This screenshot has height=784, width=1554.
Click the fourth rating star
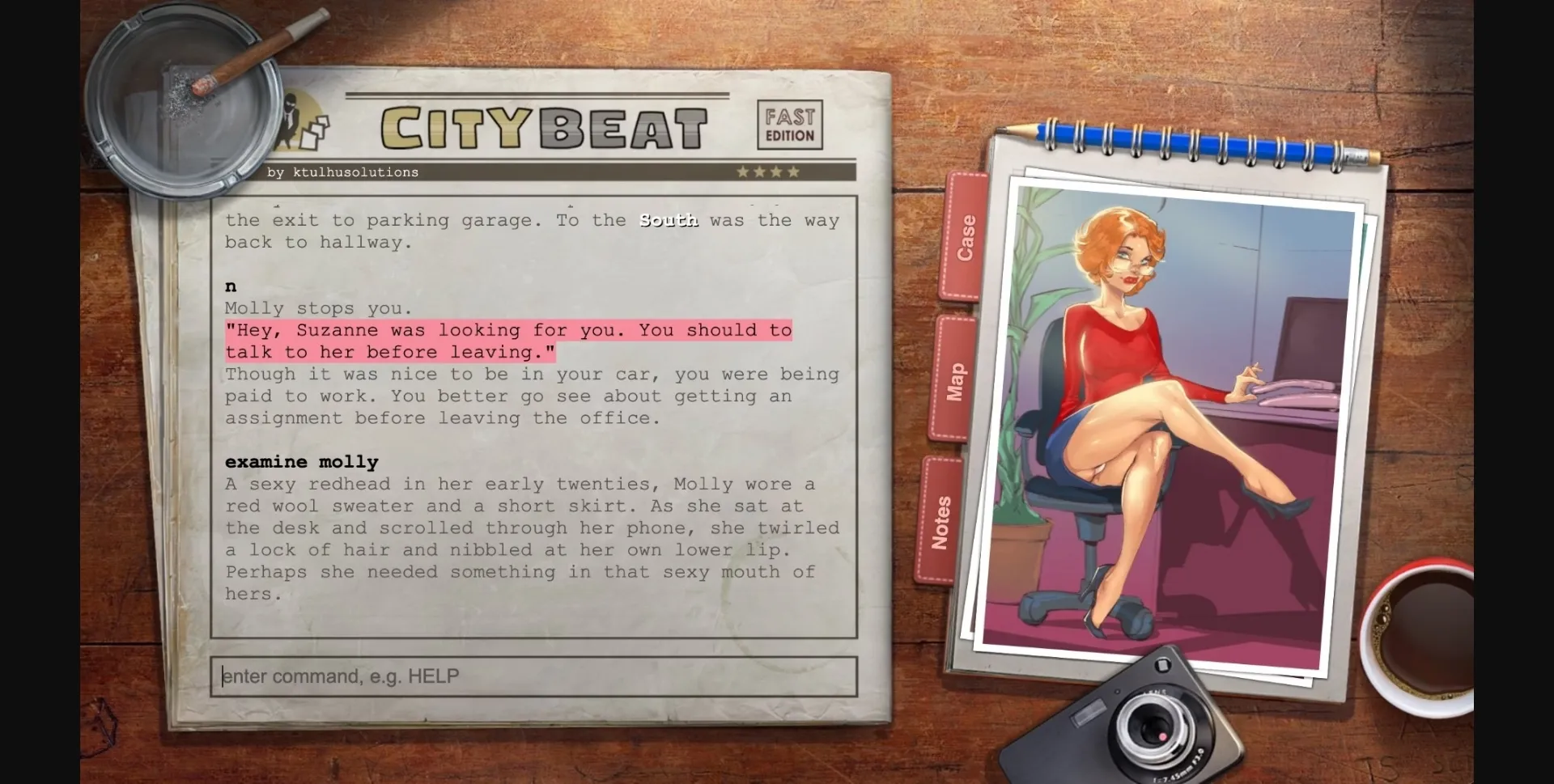click(x=794, y=172)
